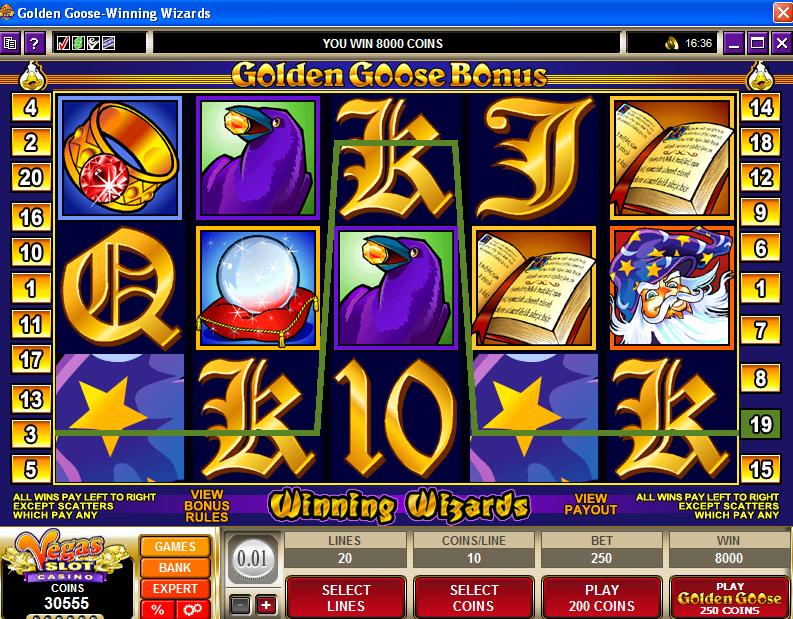This screenshot has height=619, width=793.
Task: Open the Bank
Action: (x=175, y=568)
